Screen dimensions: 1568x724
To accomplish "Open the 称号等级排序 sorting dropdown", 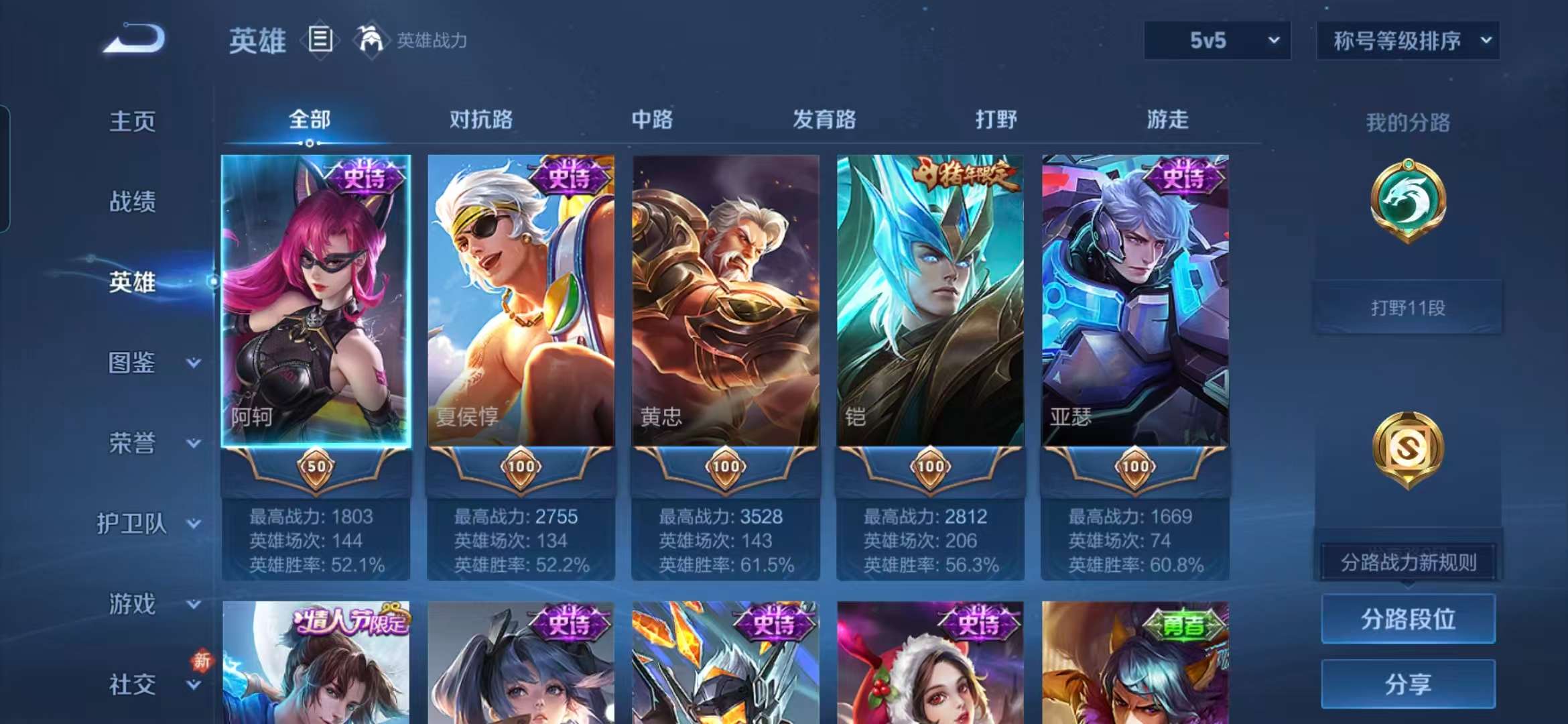I will [1407, 40].
